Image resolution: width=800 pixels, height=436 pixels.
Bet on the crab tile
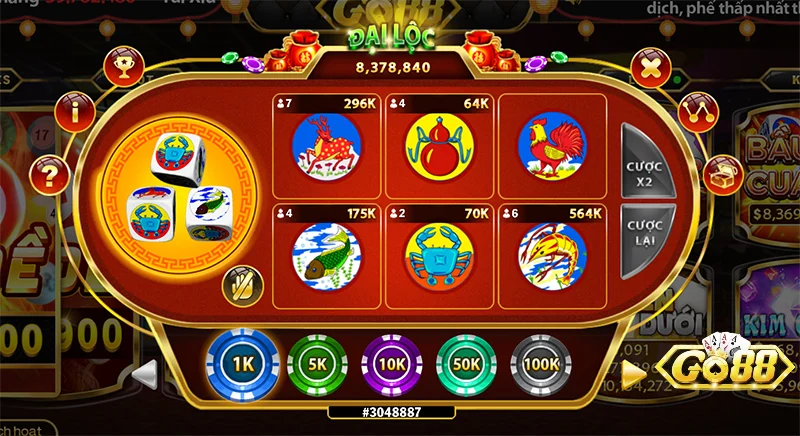coord(439,255)
